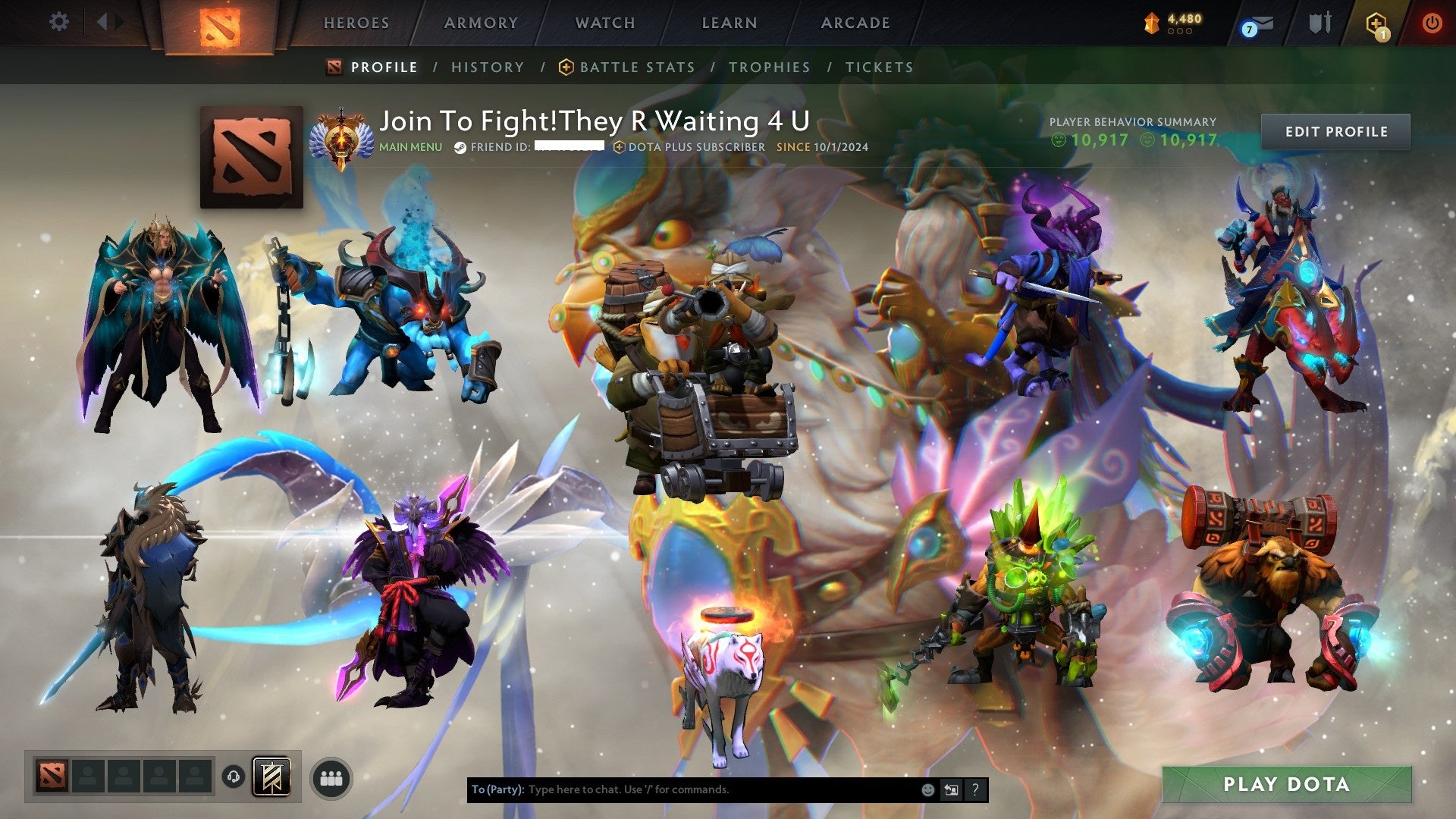The width and height of the screenshot is (1456, 819).
Task: Open the ARCADE menu
Action: tap(855, 23)
